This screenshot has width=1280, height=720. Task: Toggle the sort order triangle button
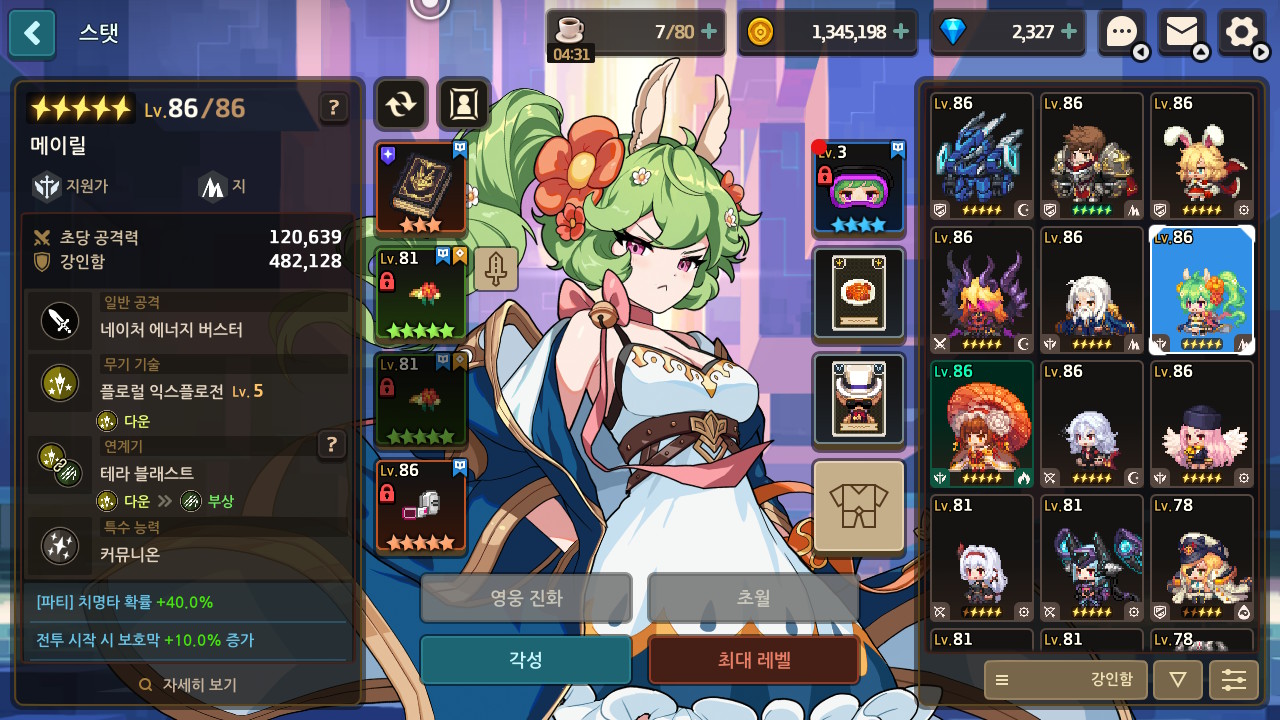click(x=1177, y=680)
